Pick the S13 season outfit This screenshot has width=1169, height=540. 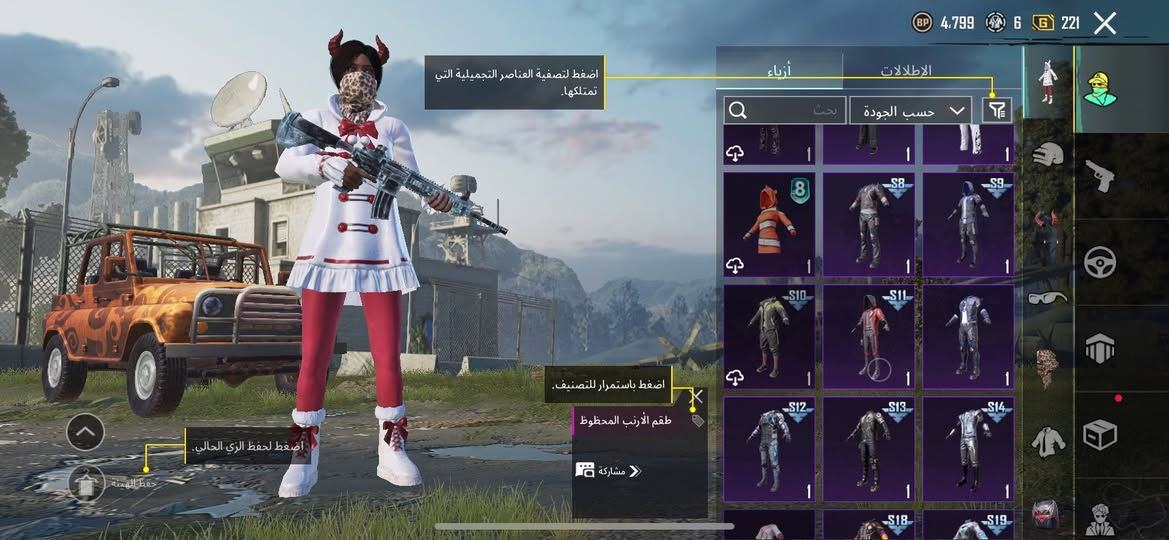pyautogui.click(x=868, y=449)
